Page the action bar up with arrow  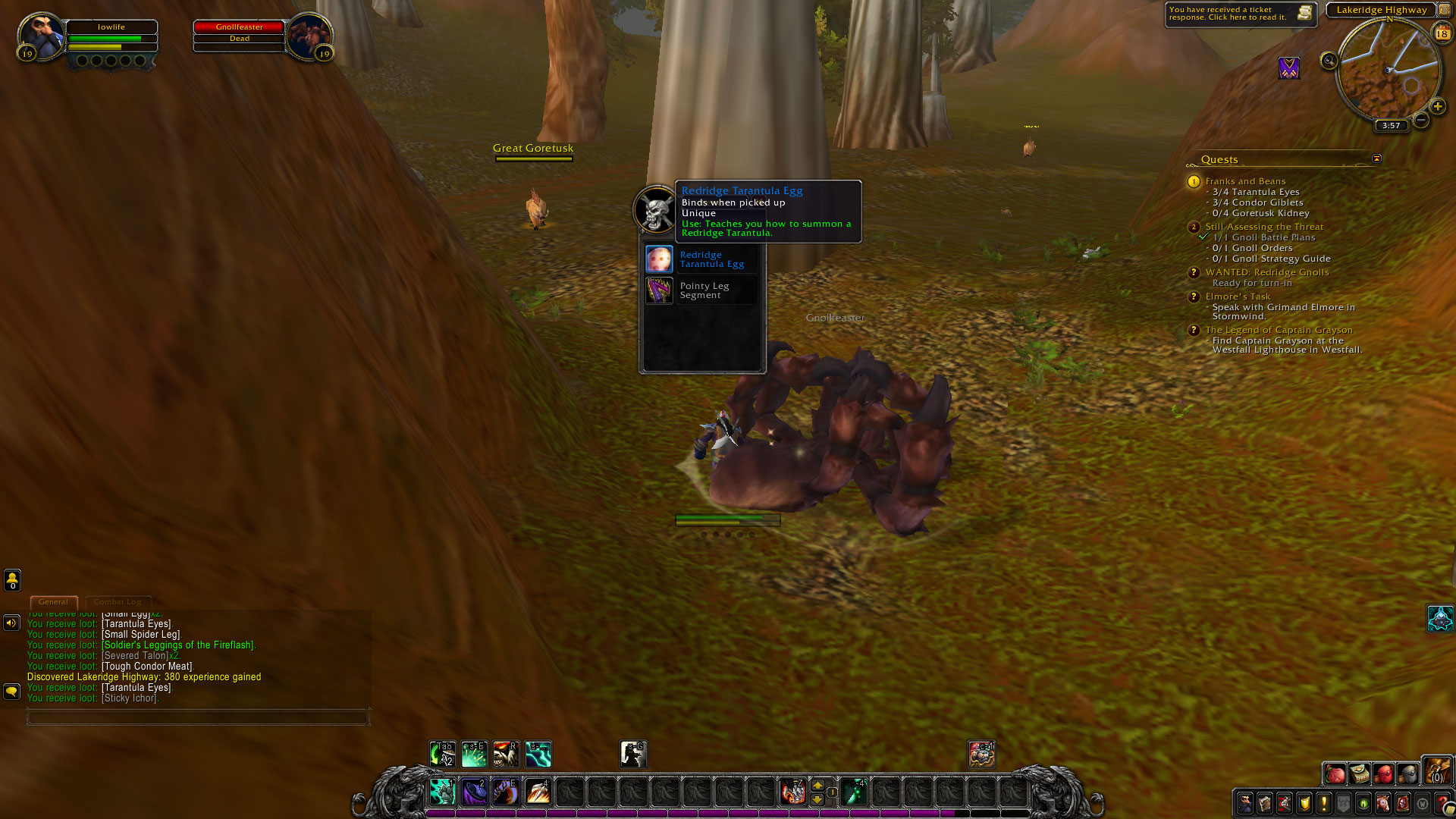click(817, 785)
